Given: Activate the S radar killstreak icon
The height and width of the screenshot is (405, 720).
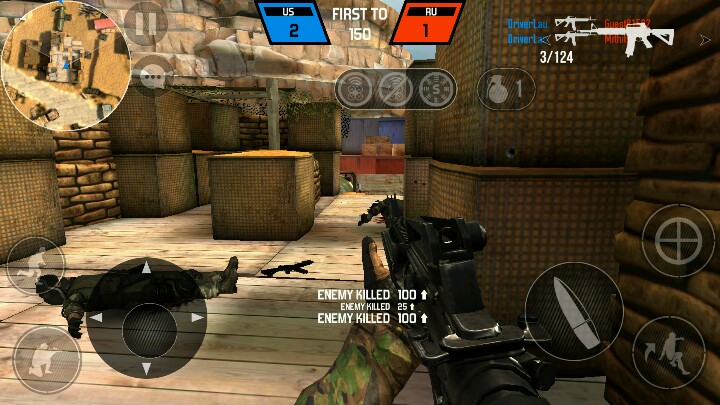Looking at the screenshot, I should tap(436, 88).
